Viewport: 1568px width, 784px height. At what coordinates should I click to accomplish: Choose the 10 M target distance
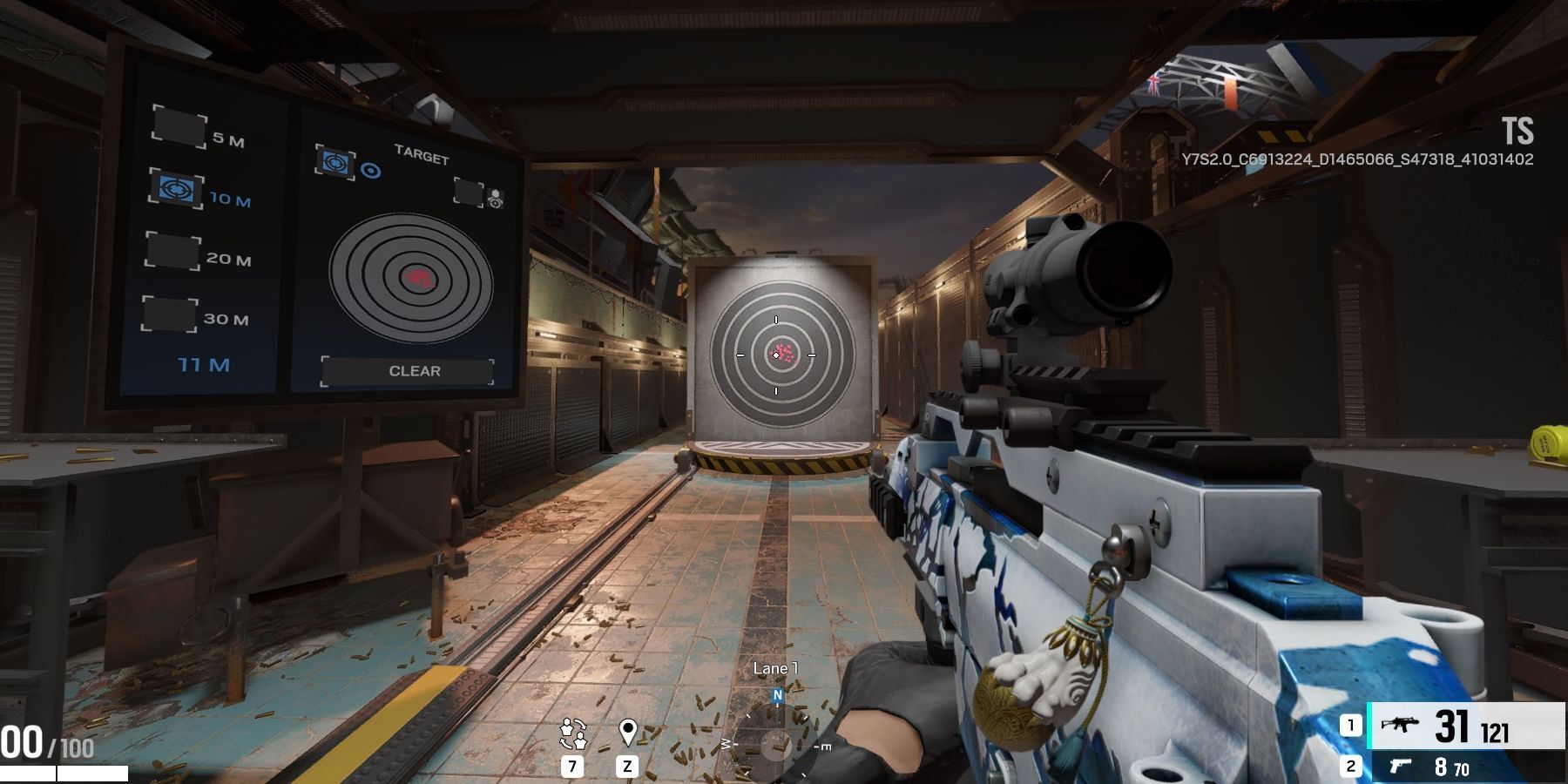177,188
